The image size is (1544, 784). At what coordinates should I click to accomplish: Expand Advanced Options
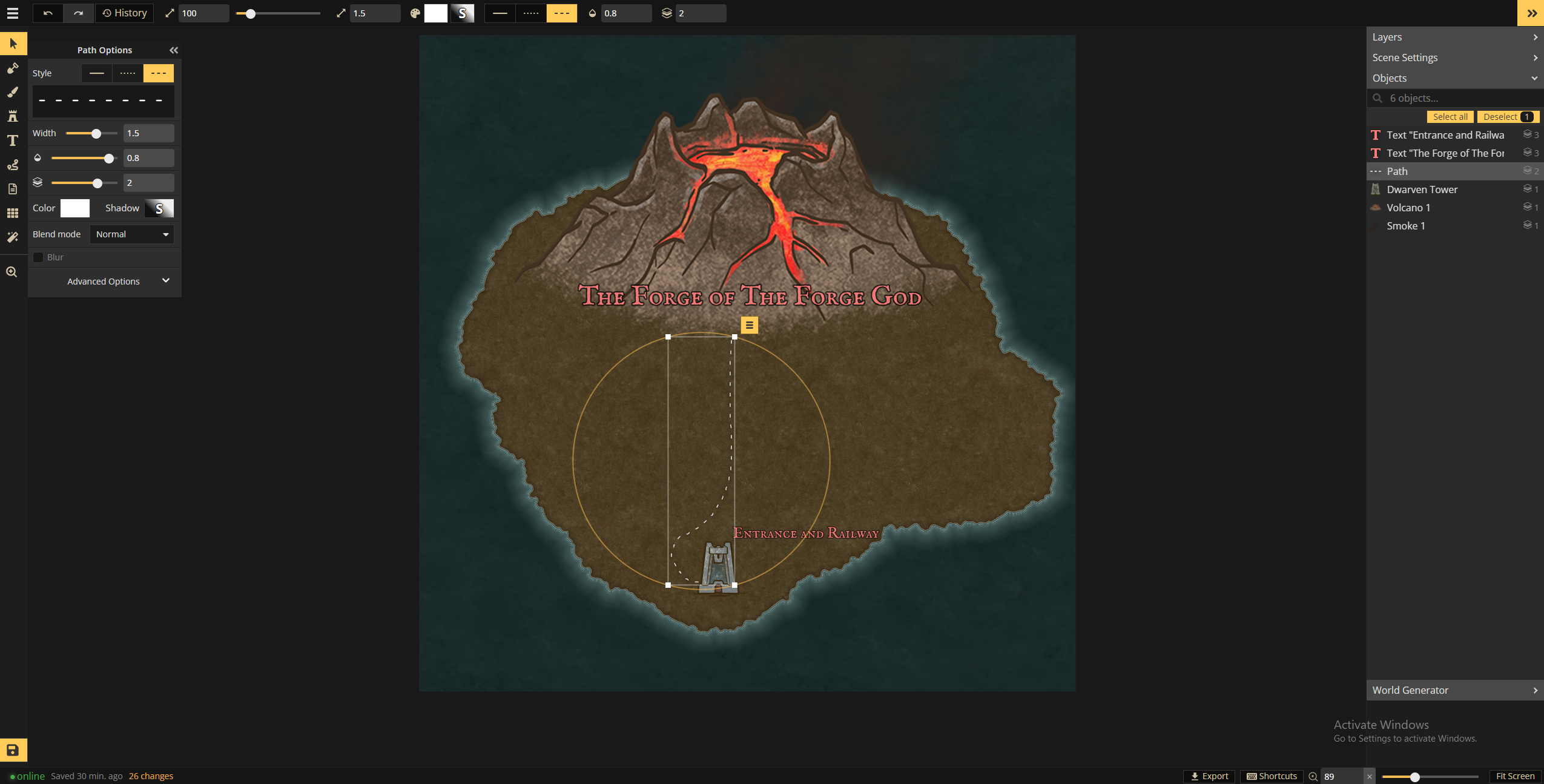click(104, 281)
